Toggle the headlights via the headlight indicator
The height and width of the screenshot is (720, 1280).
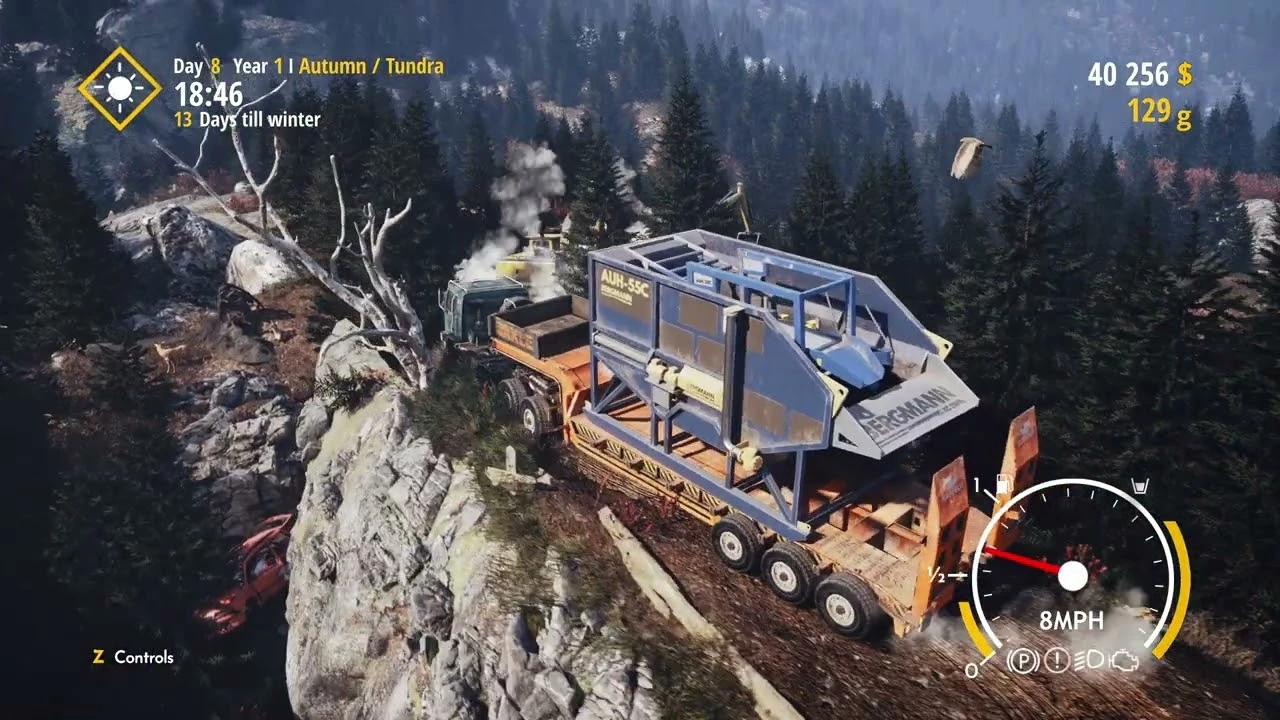coord(1090,660)
